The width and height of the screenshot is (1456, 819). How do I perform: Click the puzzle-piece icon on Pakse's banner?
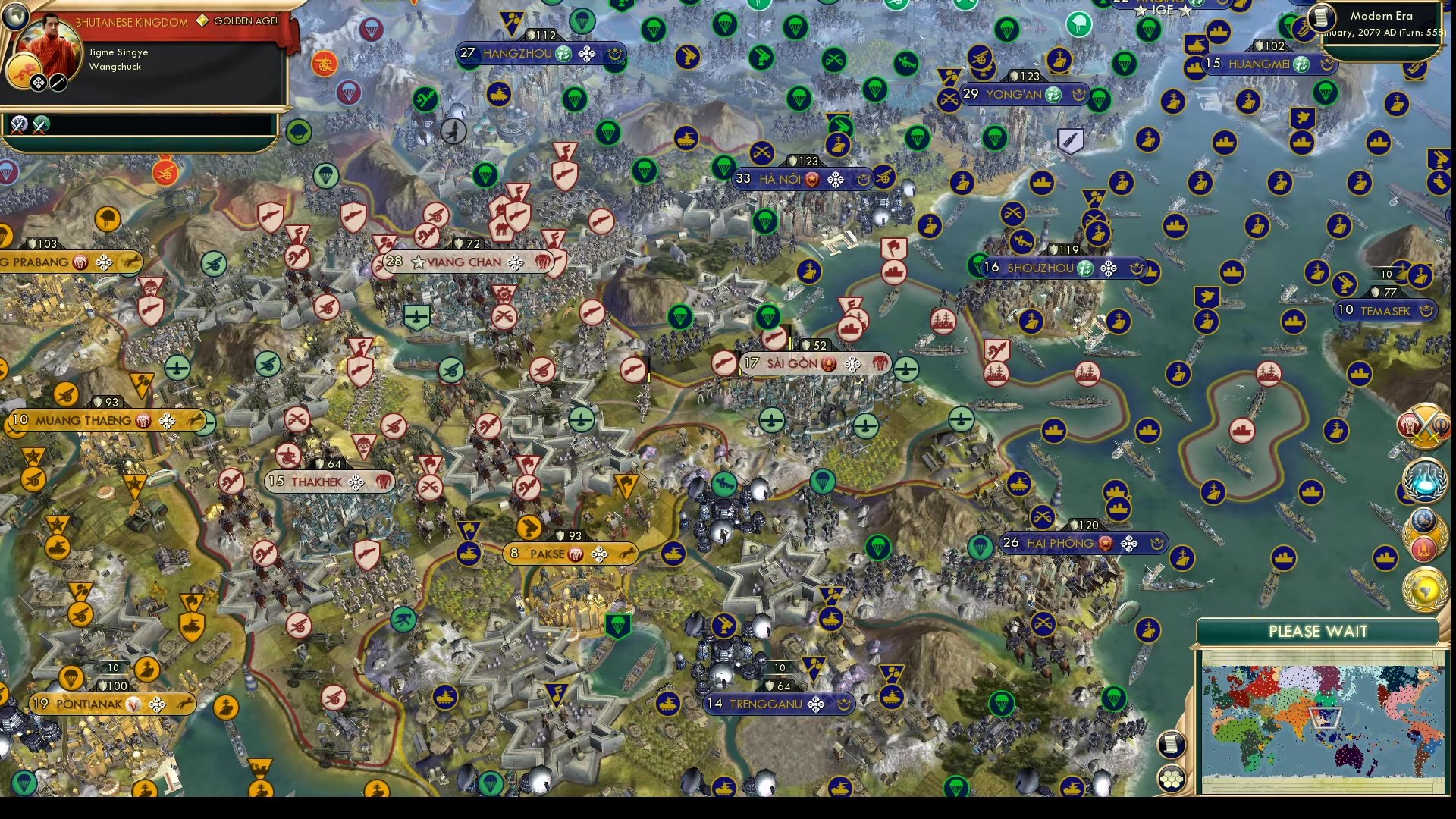[x=599, y=554]
